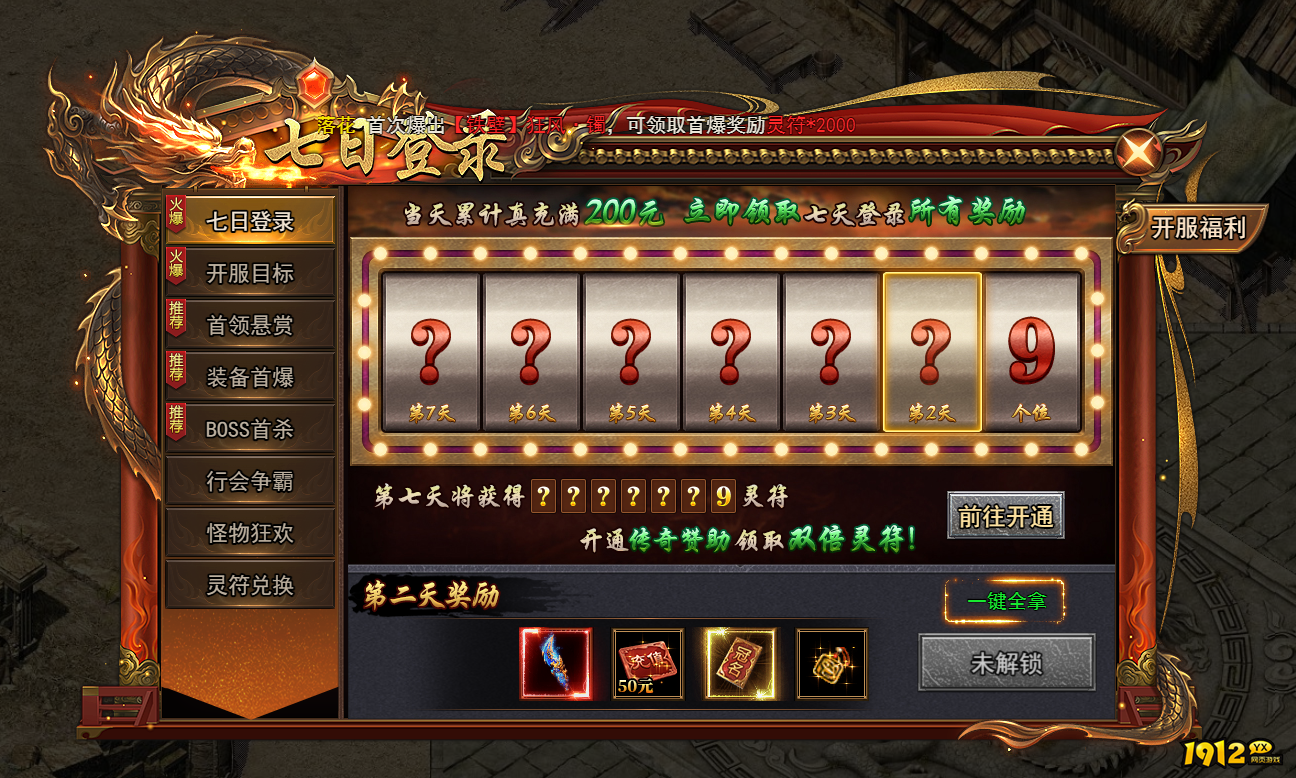Show the 装备首爆 tab

pos(250,377)
